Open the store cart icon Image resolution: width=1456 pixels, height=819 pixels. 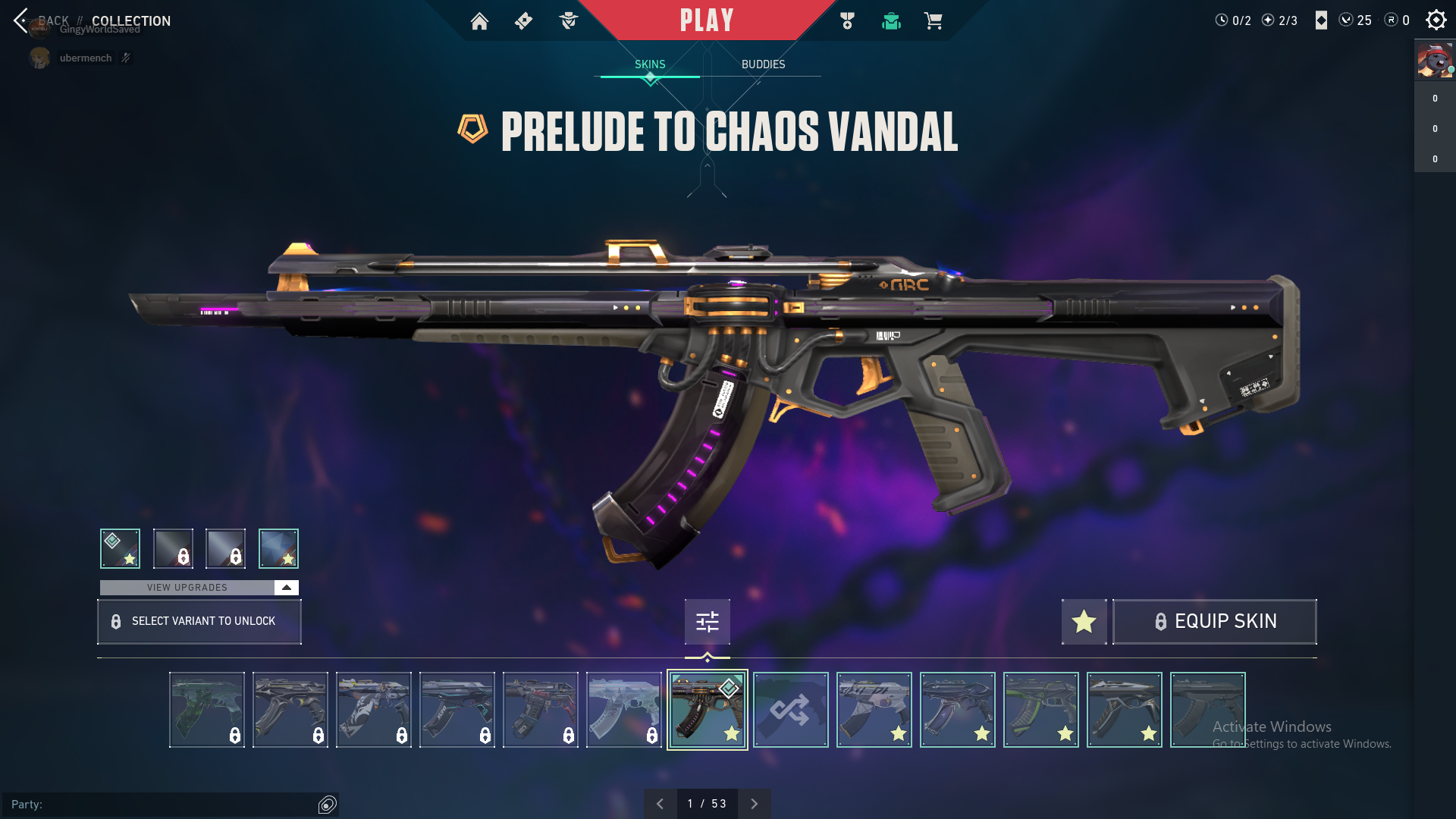tap(933, 21)
